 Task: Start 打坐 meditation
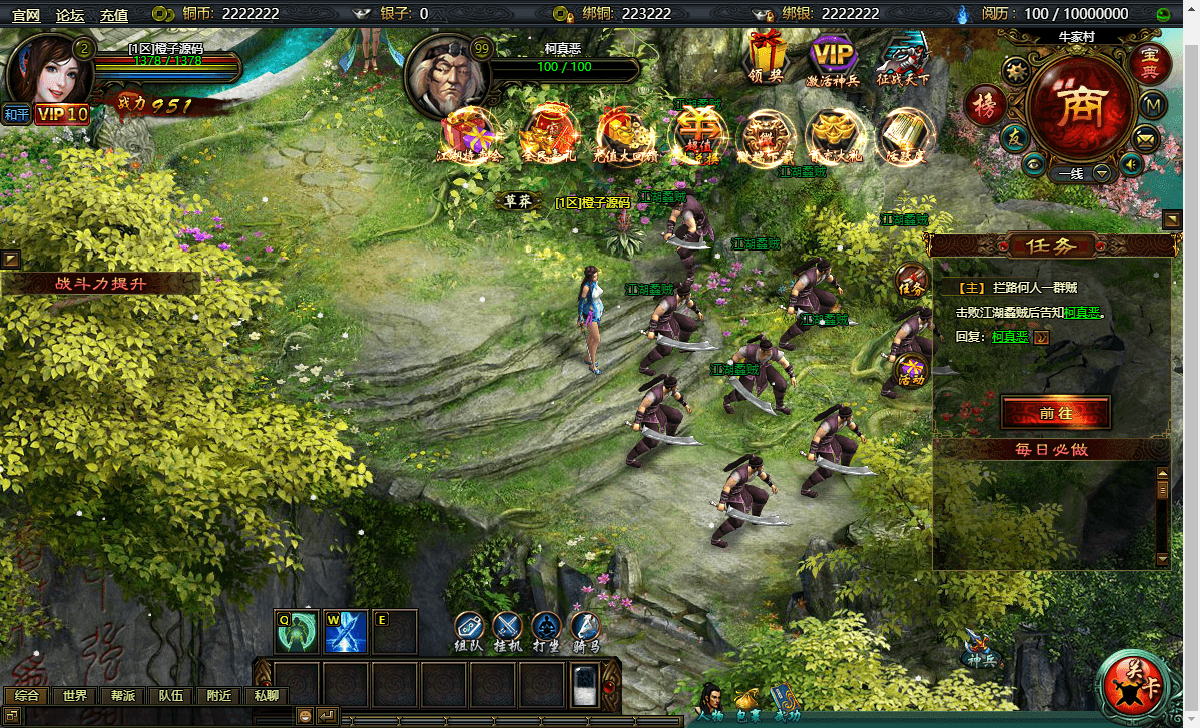click(x=546, y=628)
